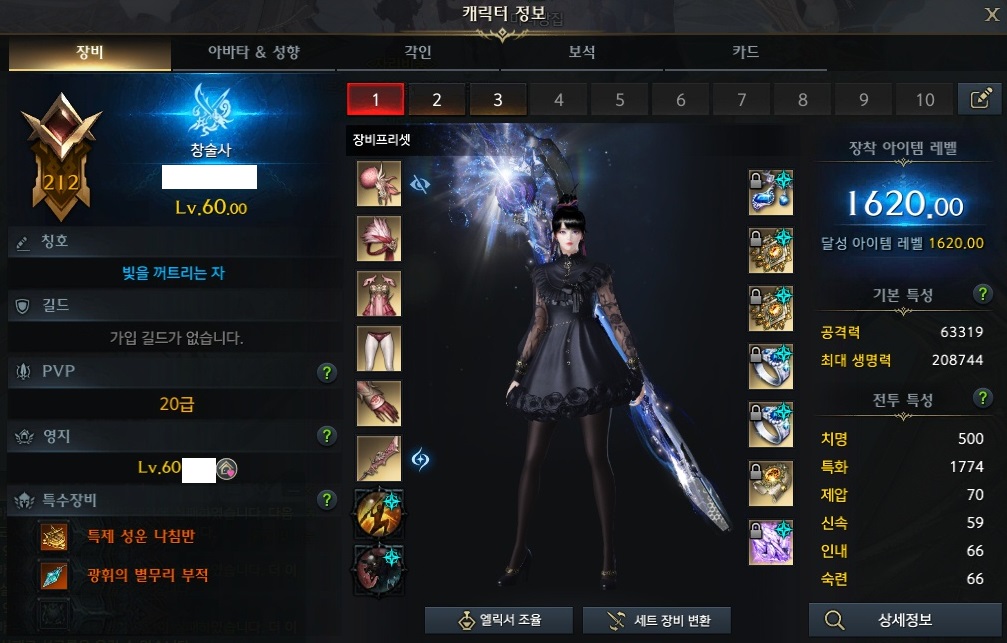Select the 보석 tab
Viewport: 1007px width, 643px height.
582,53
